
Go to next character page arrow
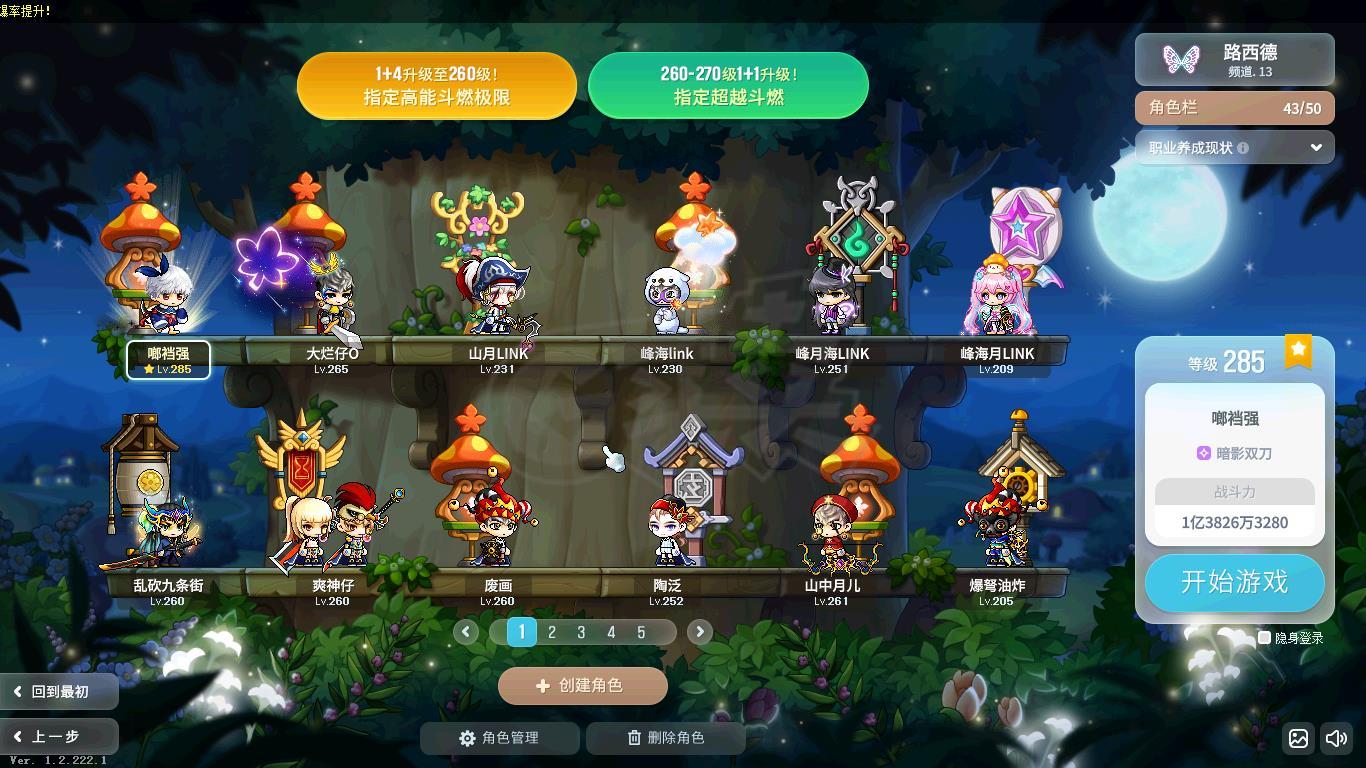coord(699,632)
